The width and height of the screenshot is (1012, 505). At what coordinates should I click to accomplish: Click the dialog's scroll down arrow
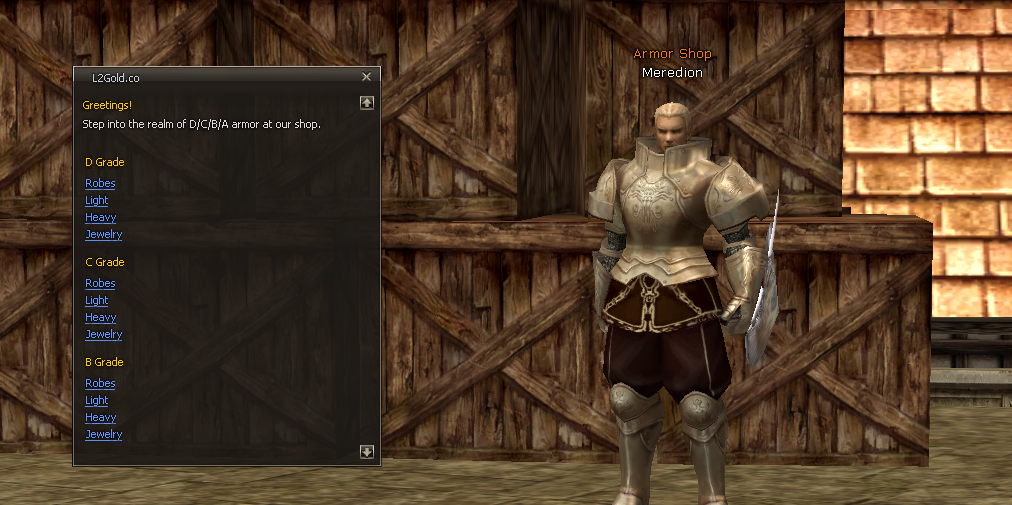[367, 452]
